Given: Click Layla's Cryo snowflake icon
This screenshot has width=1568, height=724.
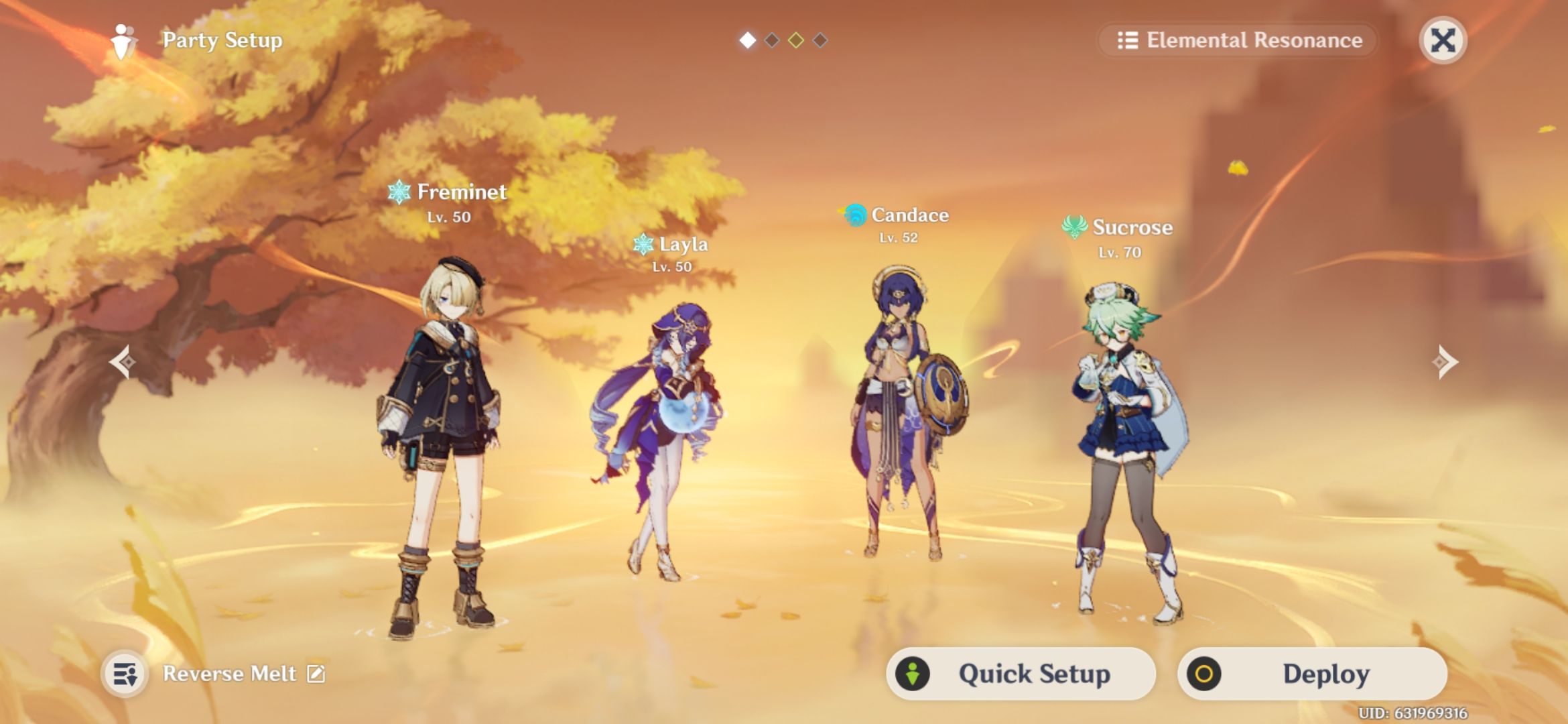Looking at the screenshot, I should (x=643, y=245).
